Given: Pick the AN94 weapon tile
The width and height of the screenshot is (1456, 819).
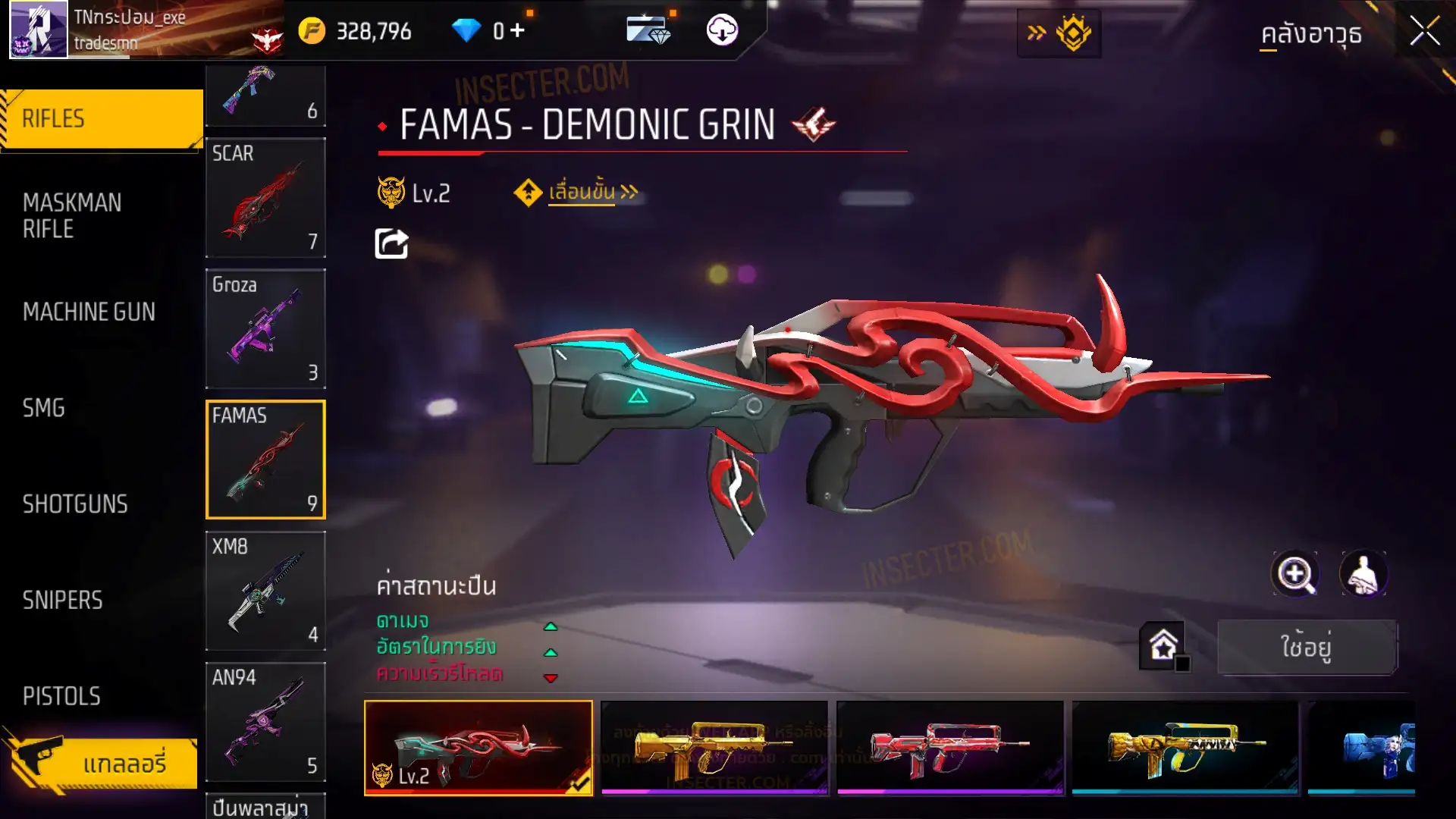Looking at the screenshot, I should (265, 722).
